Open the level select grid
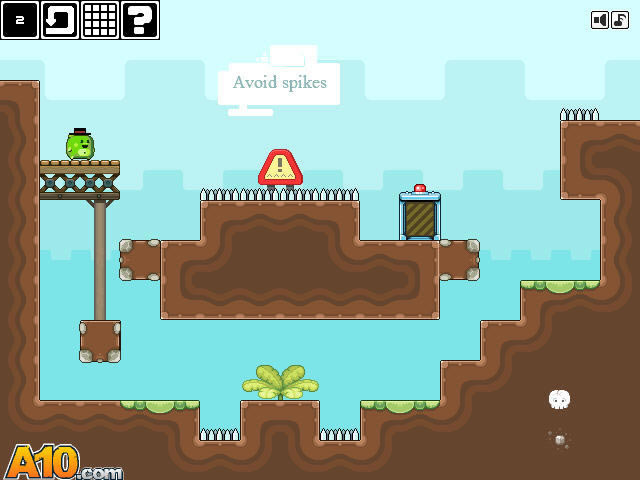Viewport: 640px width, 480px height. 100,20
